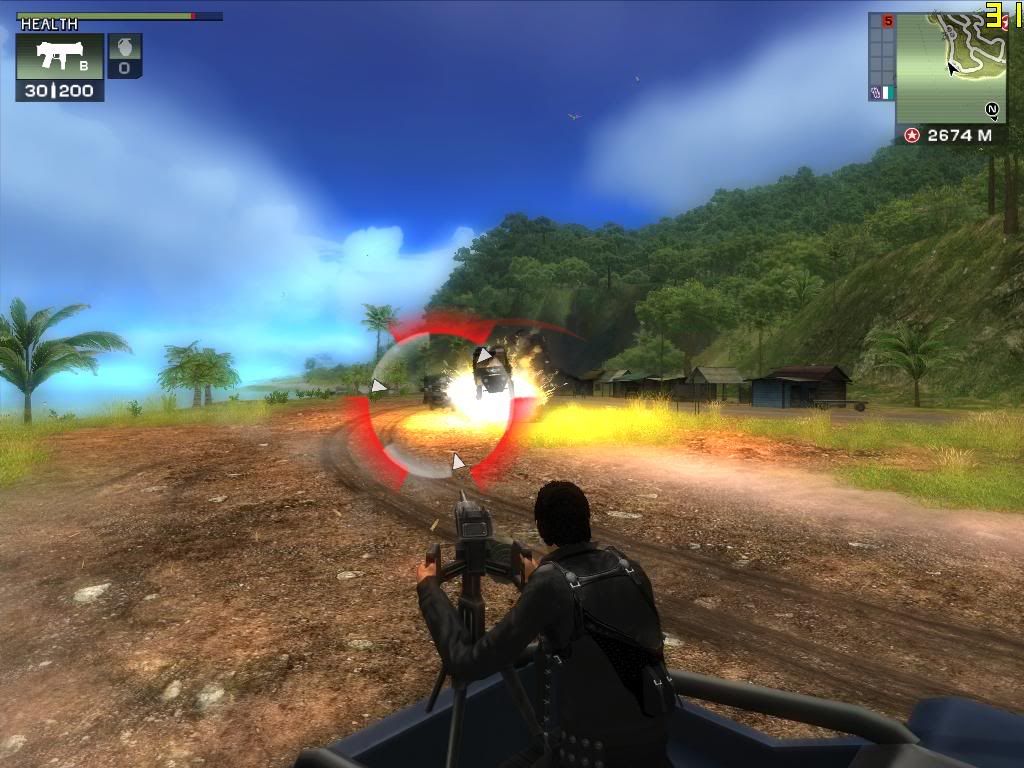Click the red star objective marker

click(x=911, y=135)
